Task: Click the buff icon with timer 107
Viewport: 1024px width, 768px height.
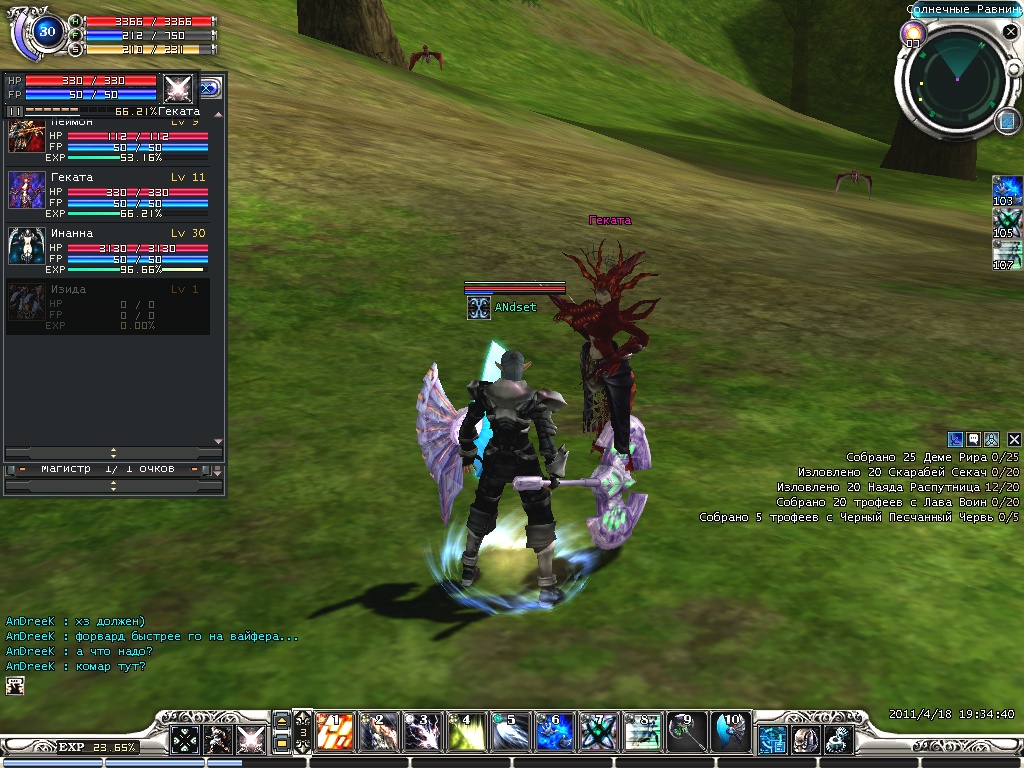Action: 1006,253
